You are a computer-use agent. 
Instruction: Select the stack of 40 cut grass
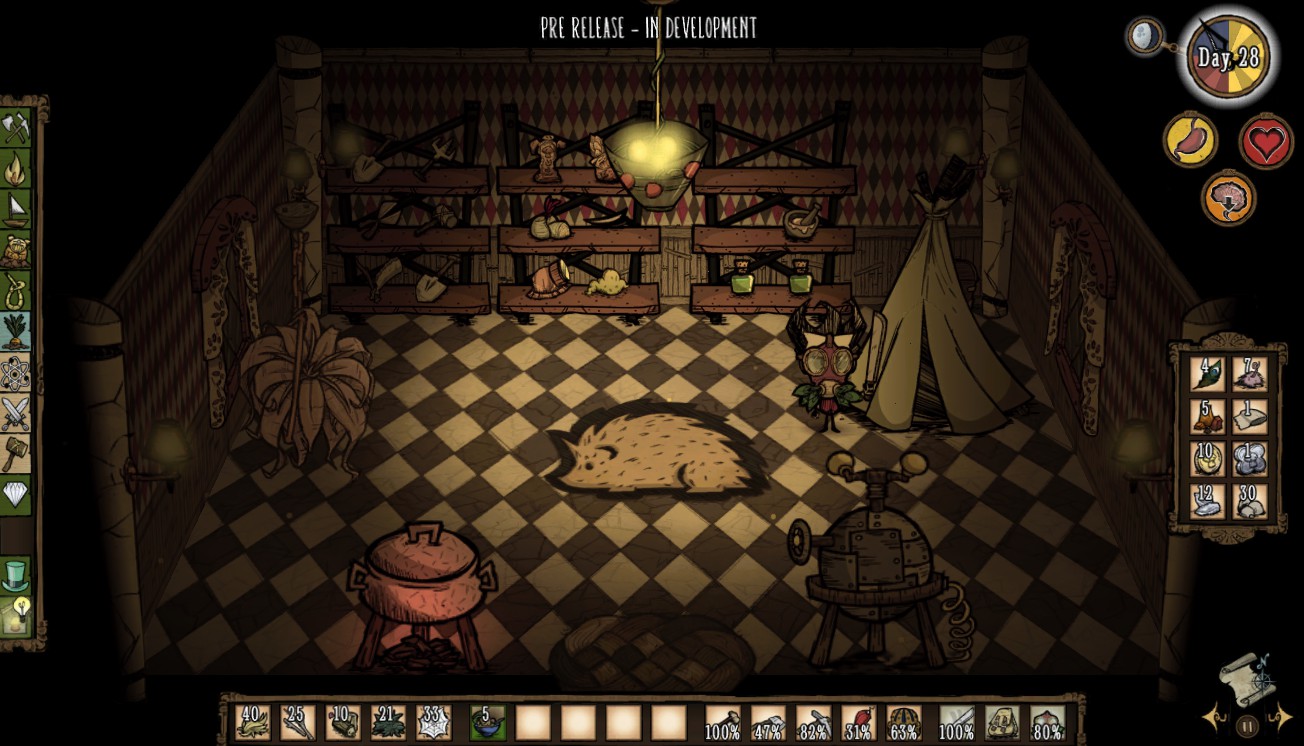pos(252,722)
